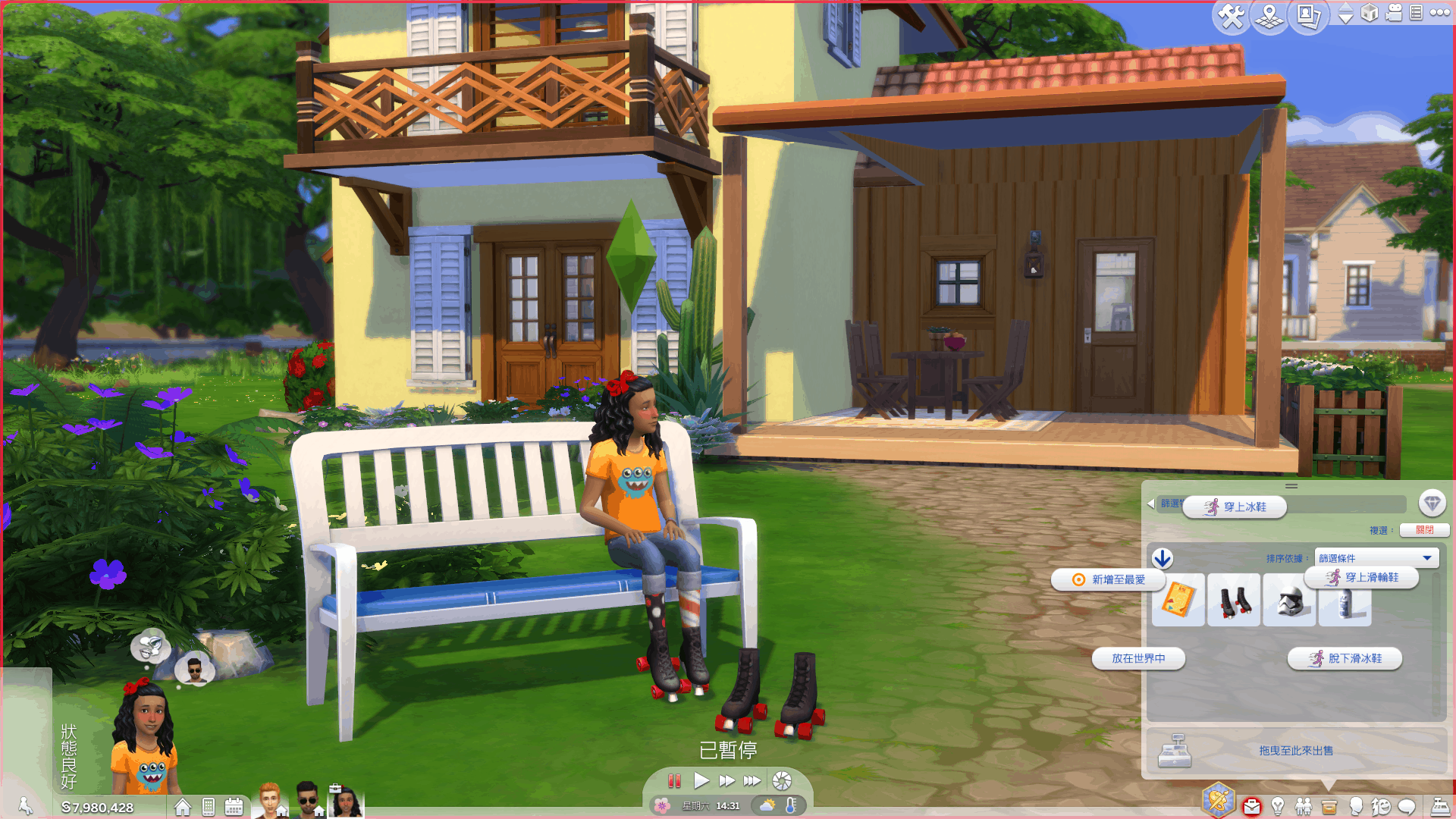Open the calendar icon near funds

(x=234, y=807)
